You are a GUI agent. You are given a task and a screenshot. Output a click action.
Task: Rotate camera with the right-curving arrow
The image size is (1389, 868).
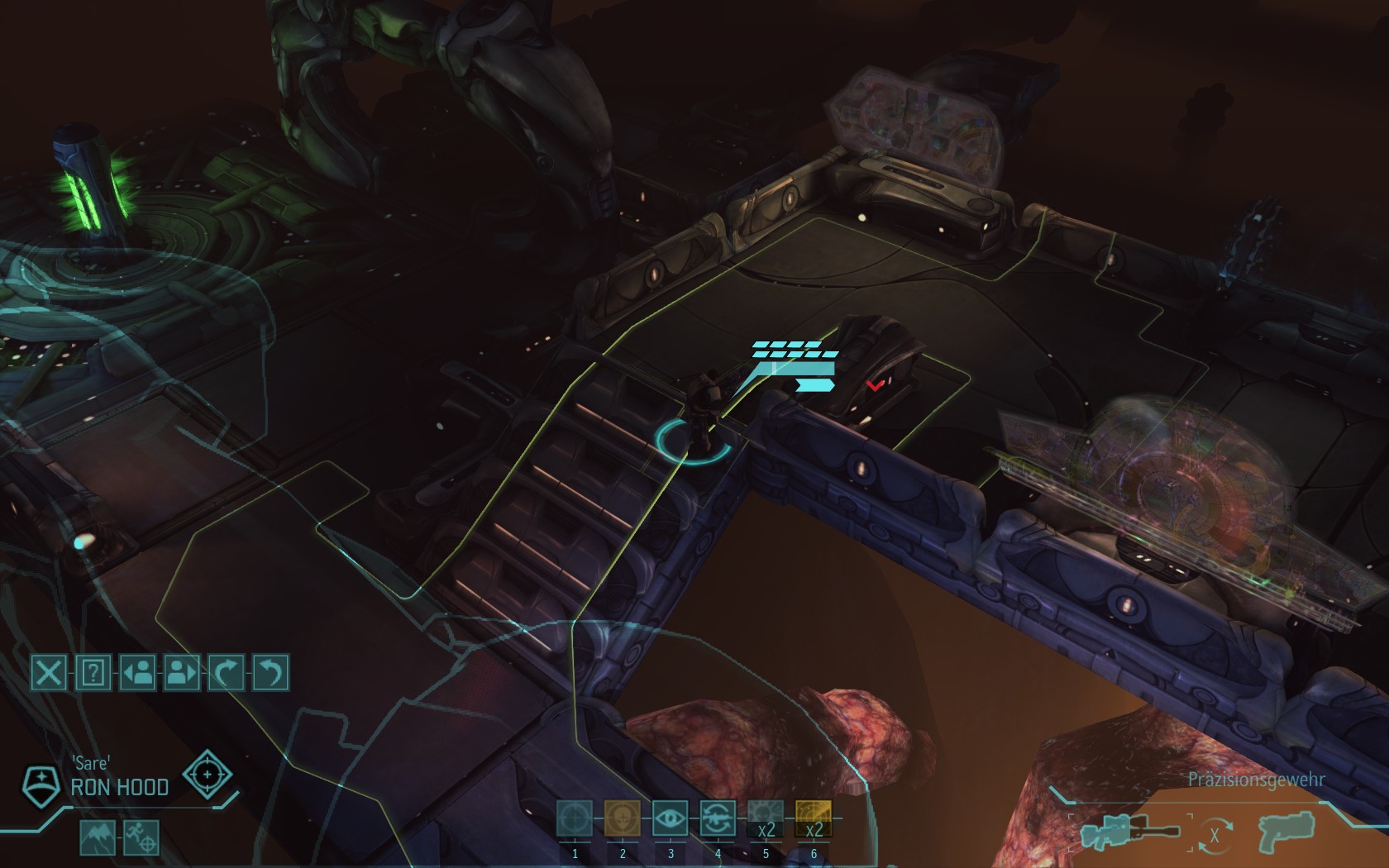click(x=227, y=673)
